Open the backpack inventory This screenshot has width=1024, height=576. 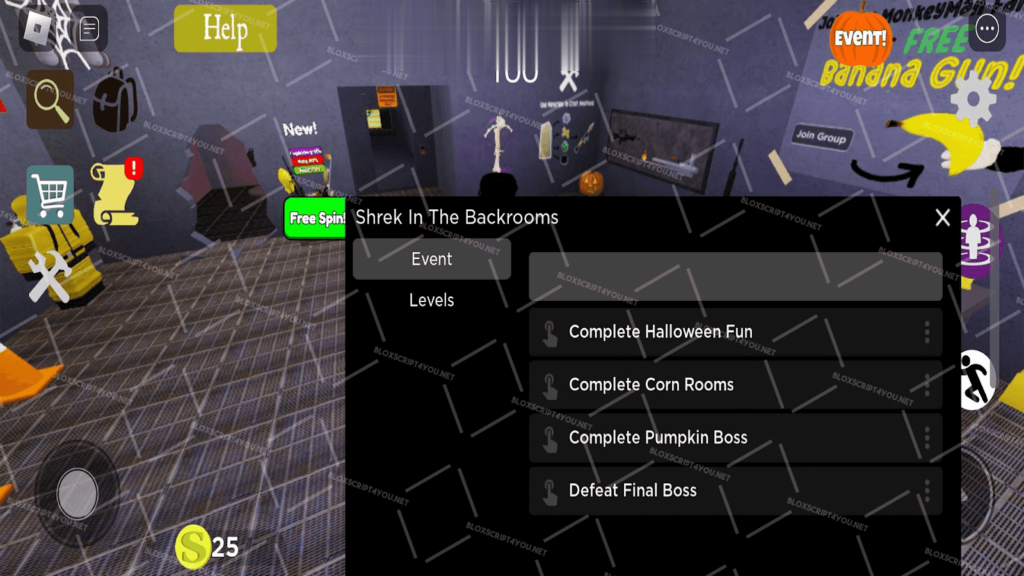(x=115, y=99)
